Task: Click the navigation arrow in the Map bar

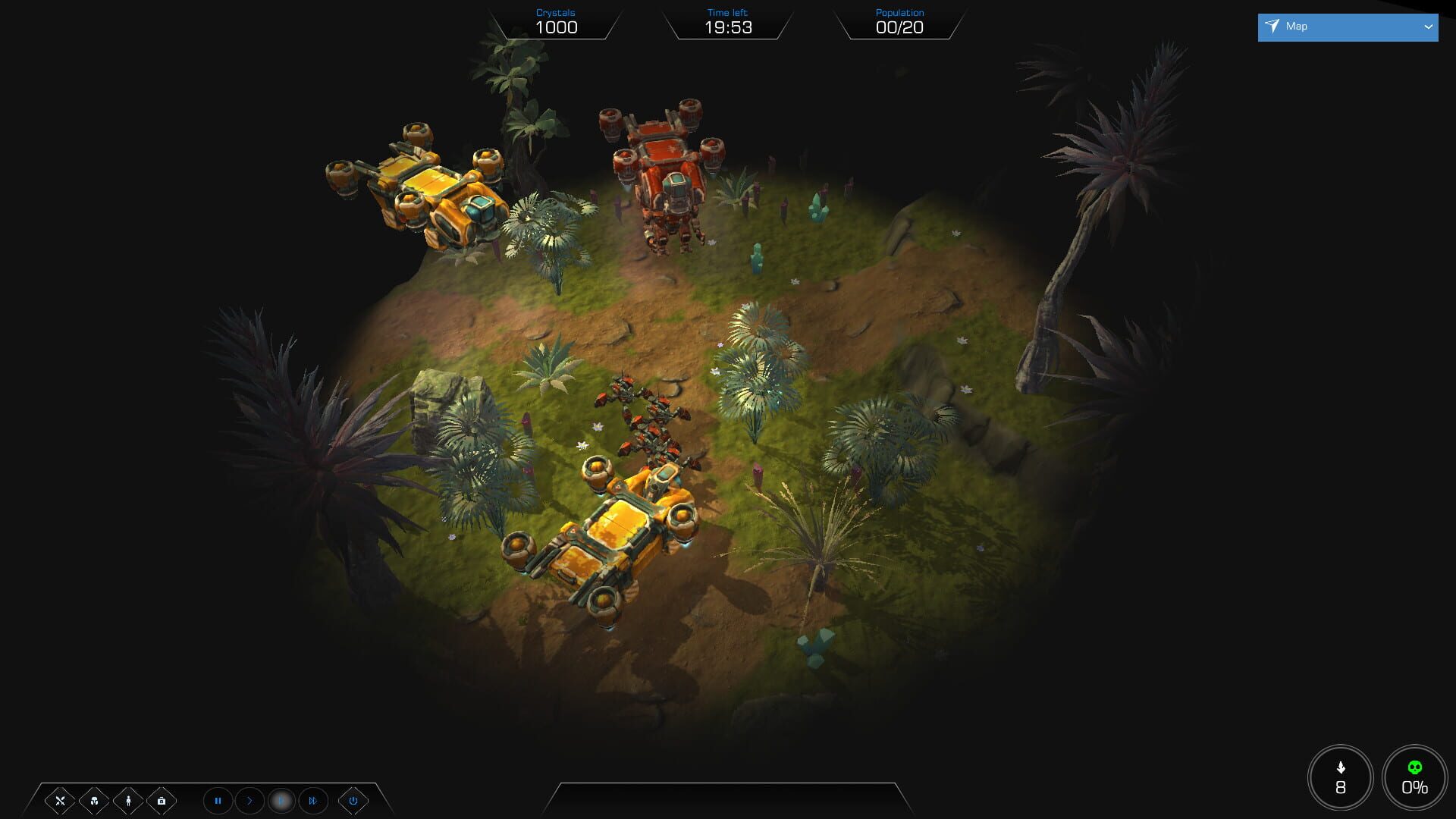Action: click(x=1272, y=27)
